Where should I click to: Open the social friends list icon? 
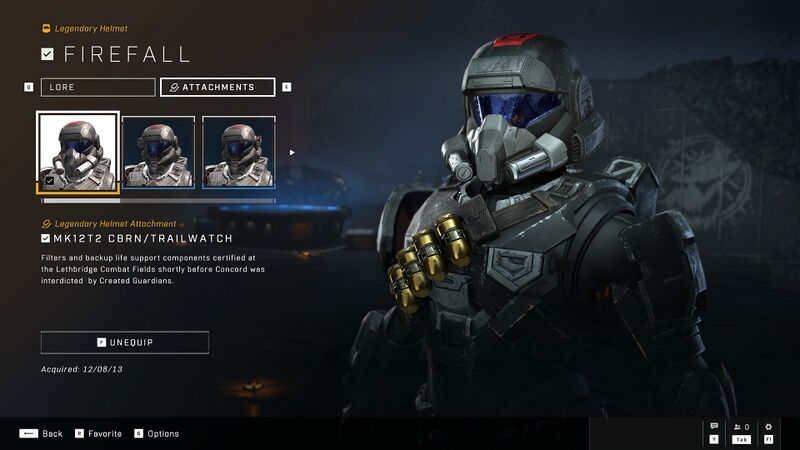pyautogui.click(x=741, y=428)
